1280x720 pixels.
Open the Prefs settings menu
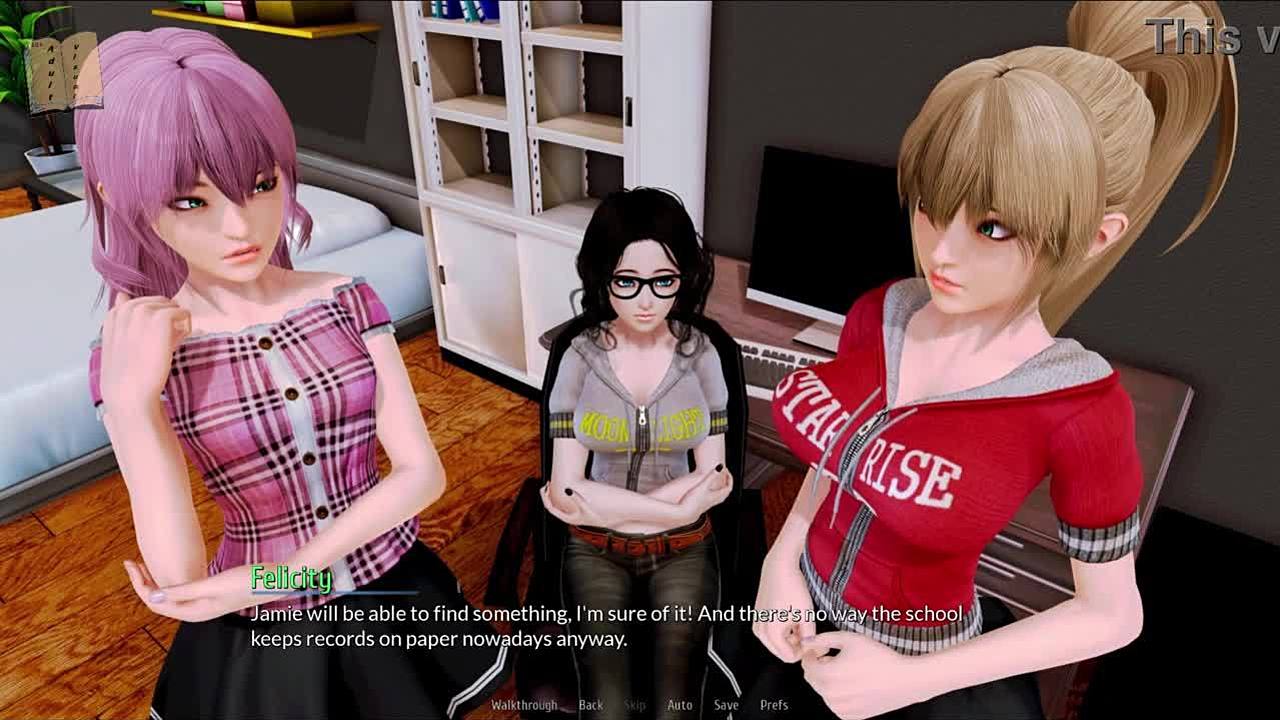click(774, 705)
